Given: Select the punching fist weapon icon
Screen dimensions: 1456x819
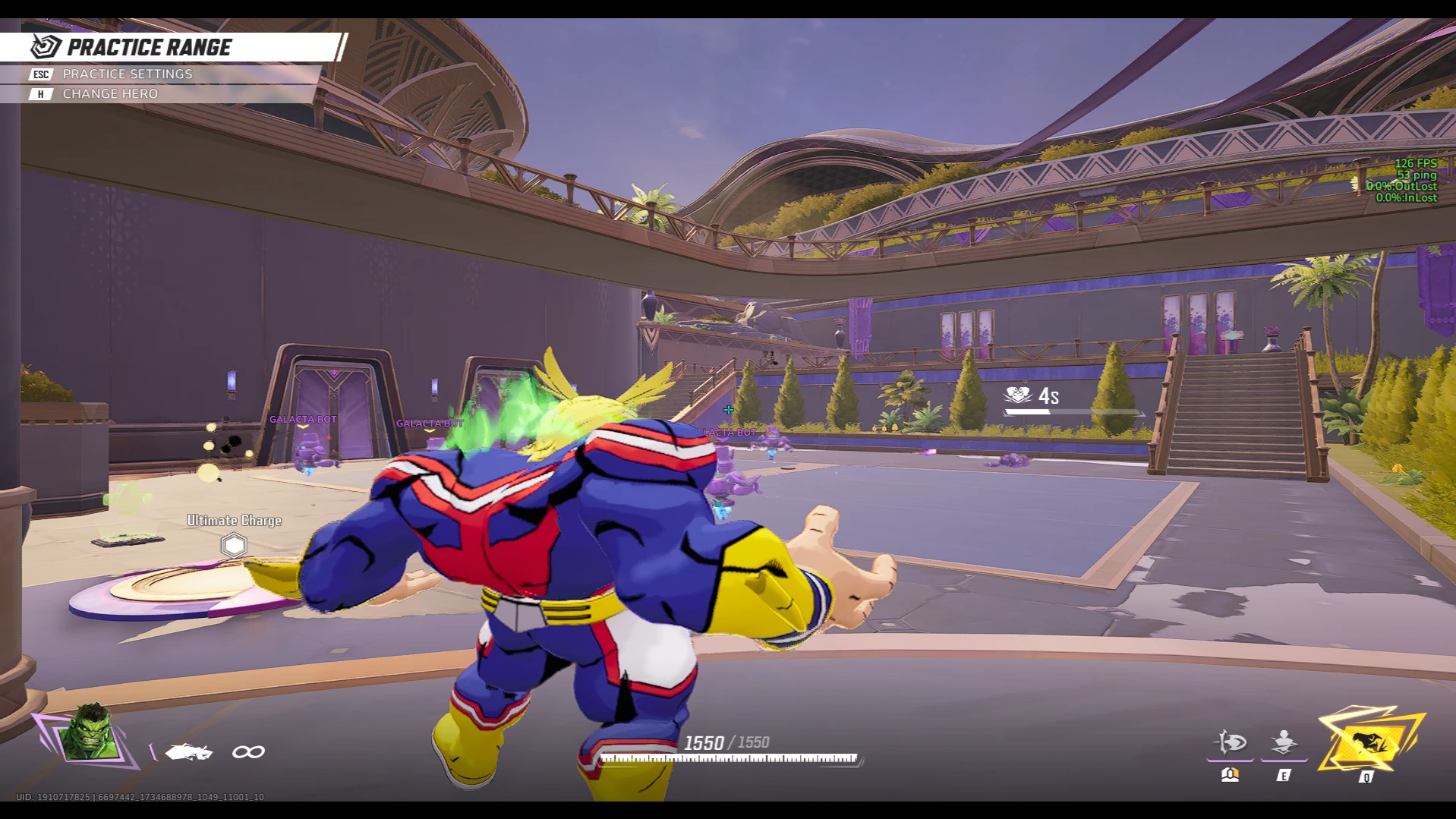Looking at the screenshot, I should click(x=188, y=752).
